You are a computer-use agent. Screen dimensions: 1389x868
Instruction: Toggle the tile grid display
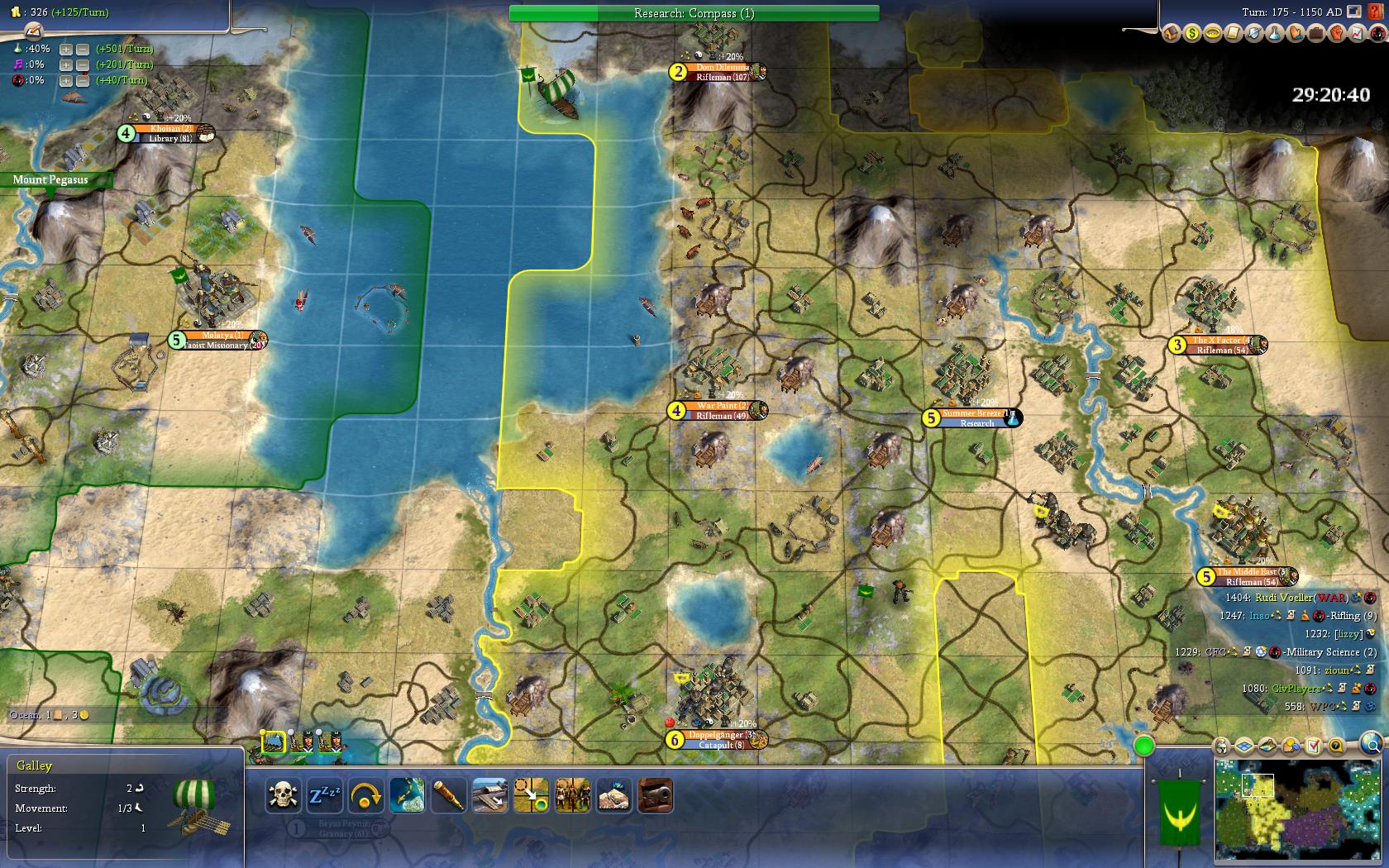tap(1245, 746)
